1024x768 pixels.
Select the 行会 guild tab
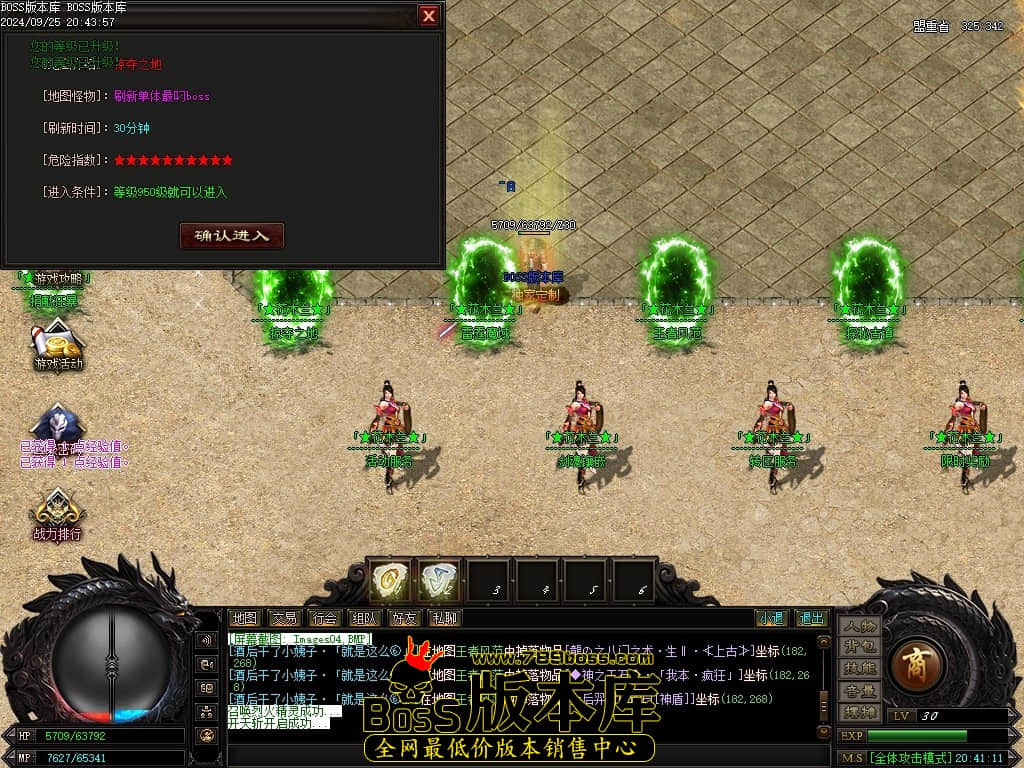[x=323, y=618]
